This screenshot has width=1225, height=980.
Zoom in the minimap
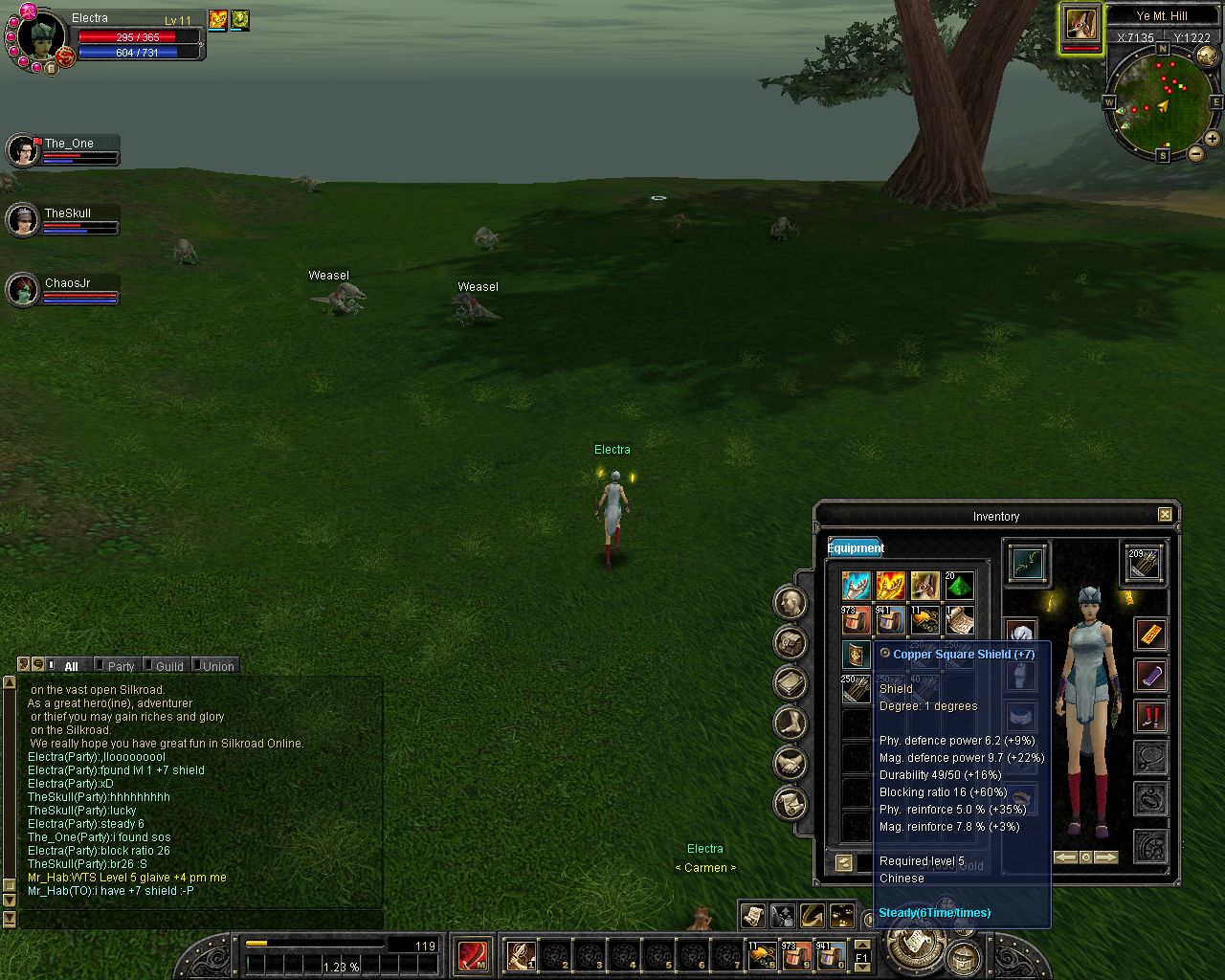(x=1212, y=139)
